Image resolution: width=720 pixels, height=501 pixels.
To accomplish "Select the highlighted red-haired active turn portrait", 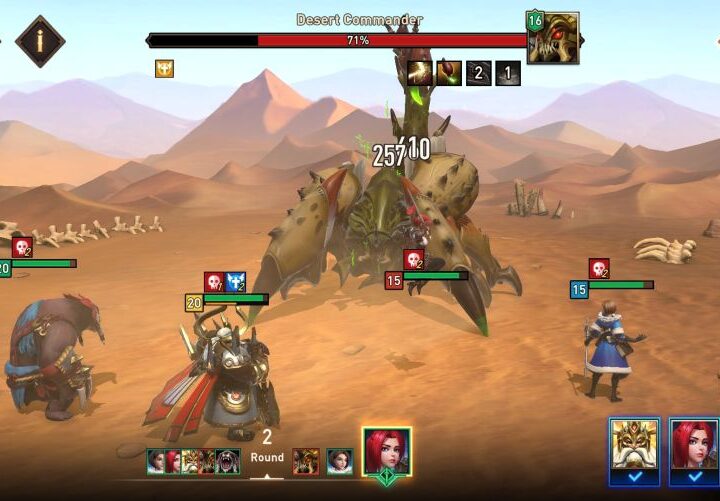I will (x=387, y=453).
